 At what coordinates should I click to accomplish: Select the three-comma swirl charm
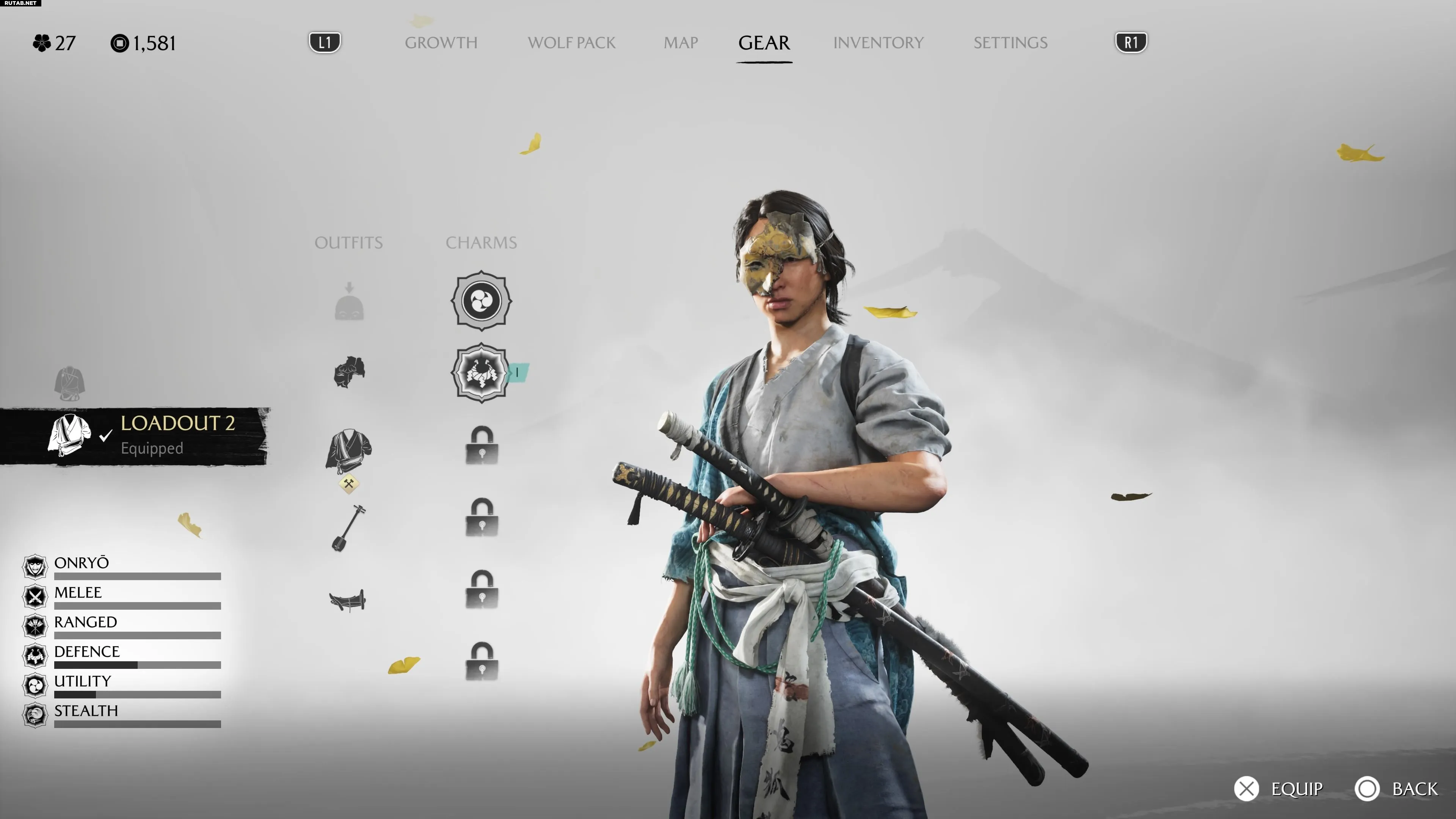481,300
